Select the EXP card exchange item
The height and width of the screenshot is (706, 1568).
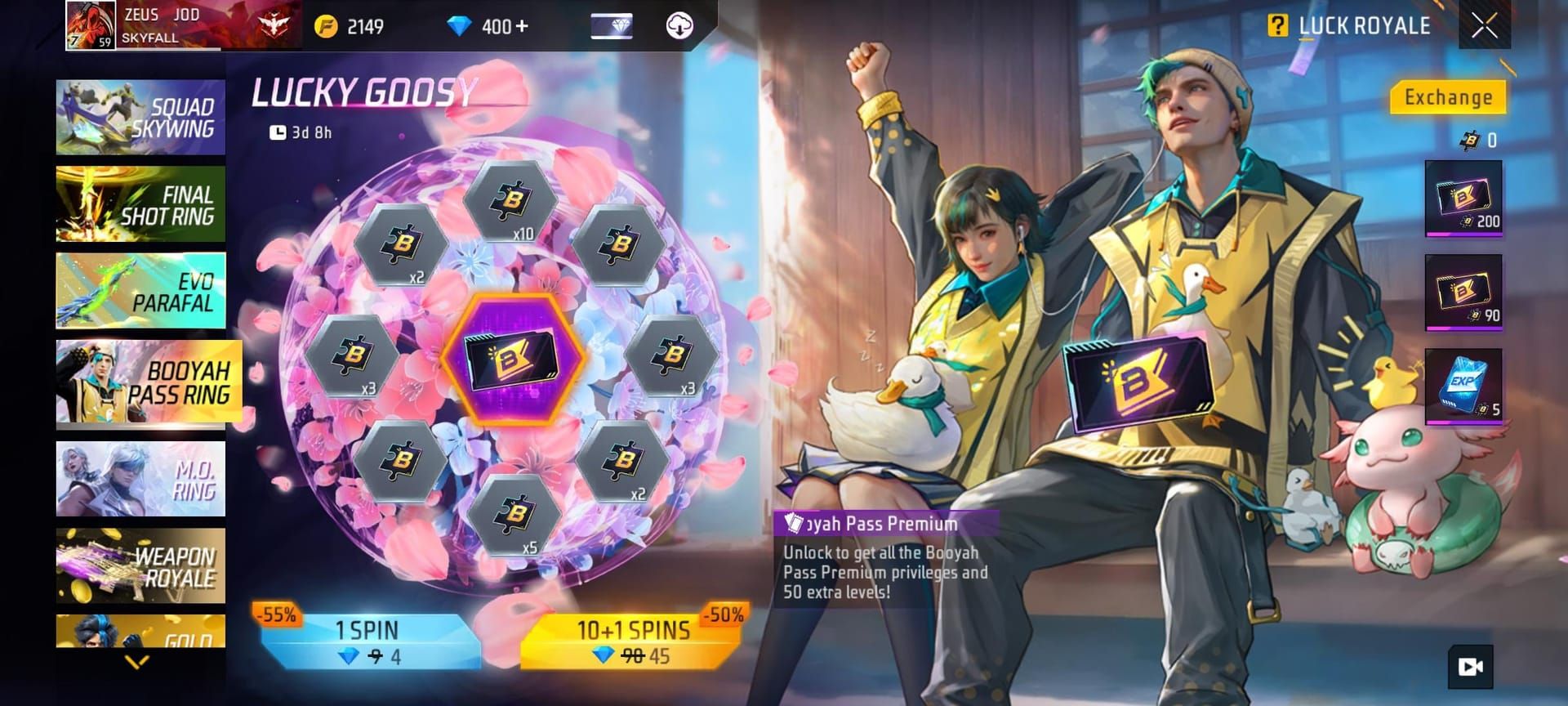pyautogui.click(x=1463, y=385)
